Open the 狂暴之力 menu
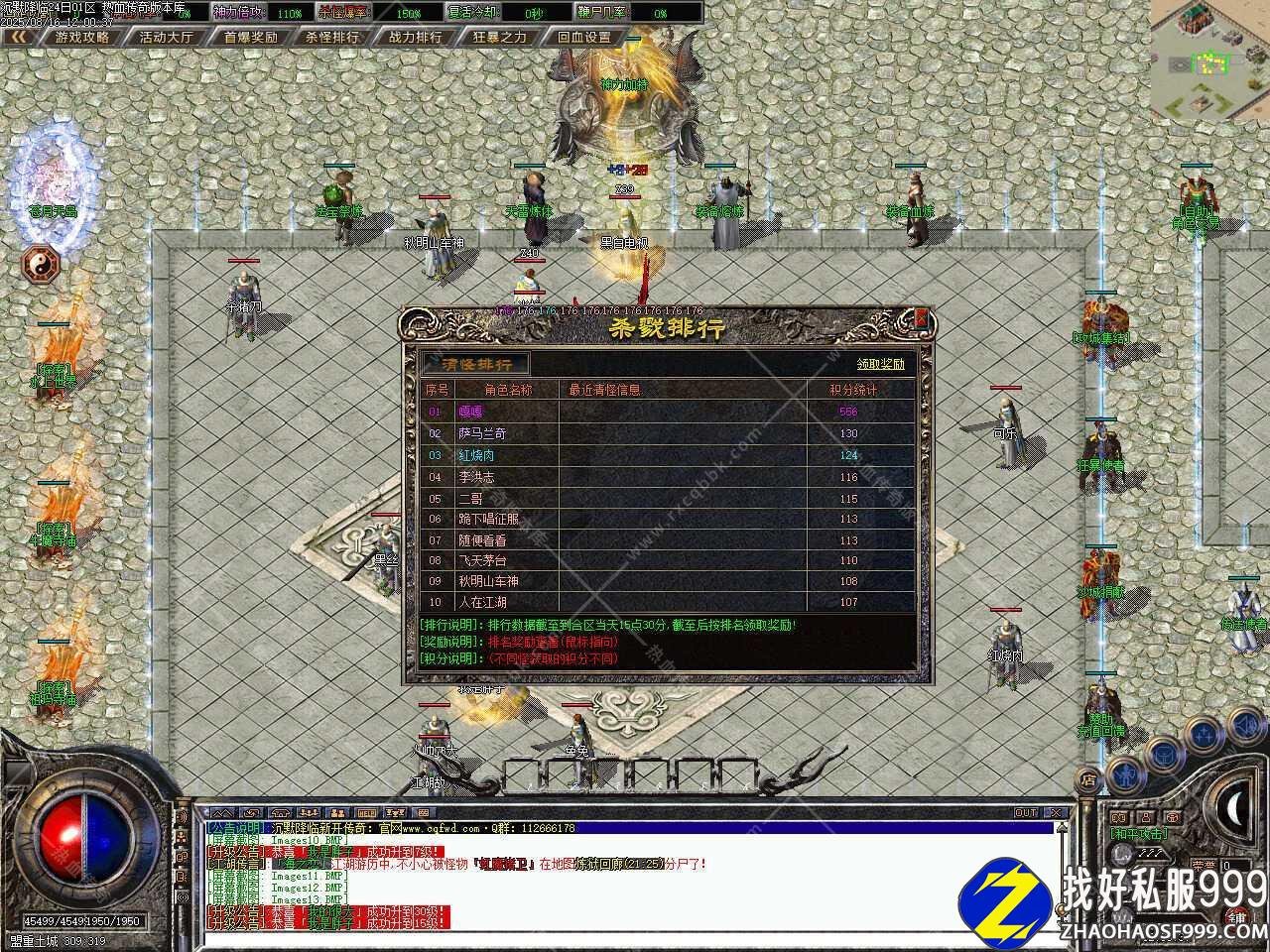Screen dimensions: 1270x952 [x=499, y=37]
